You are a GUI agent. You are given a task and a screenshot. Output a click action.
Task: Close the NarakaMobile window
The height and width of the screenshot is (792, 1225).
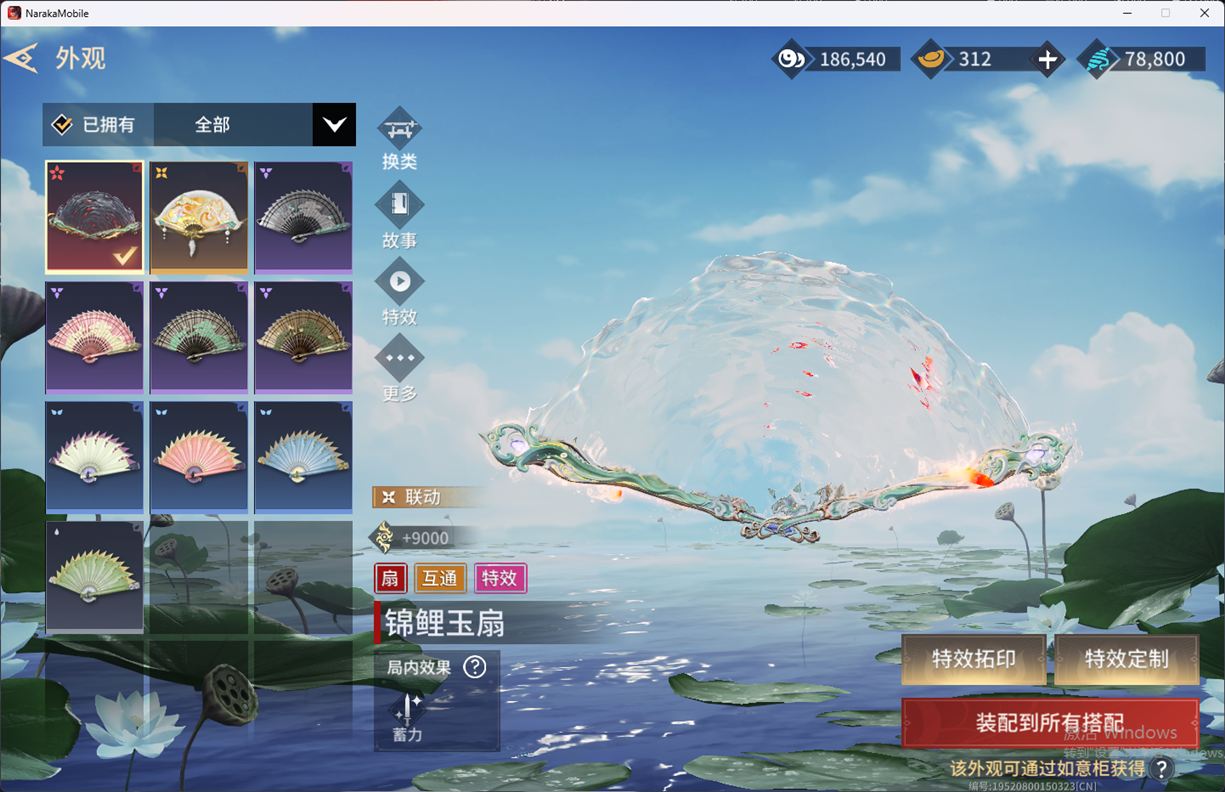(1204, 13)
